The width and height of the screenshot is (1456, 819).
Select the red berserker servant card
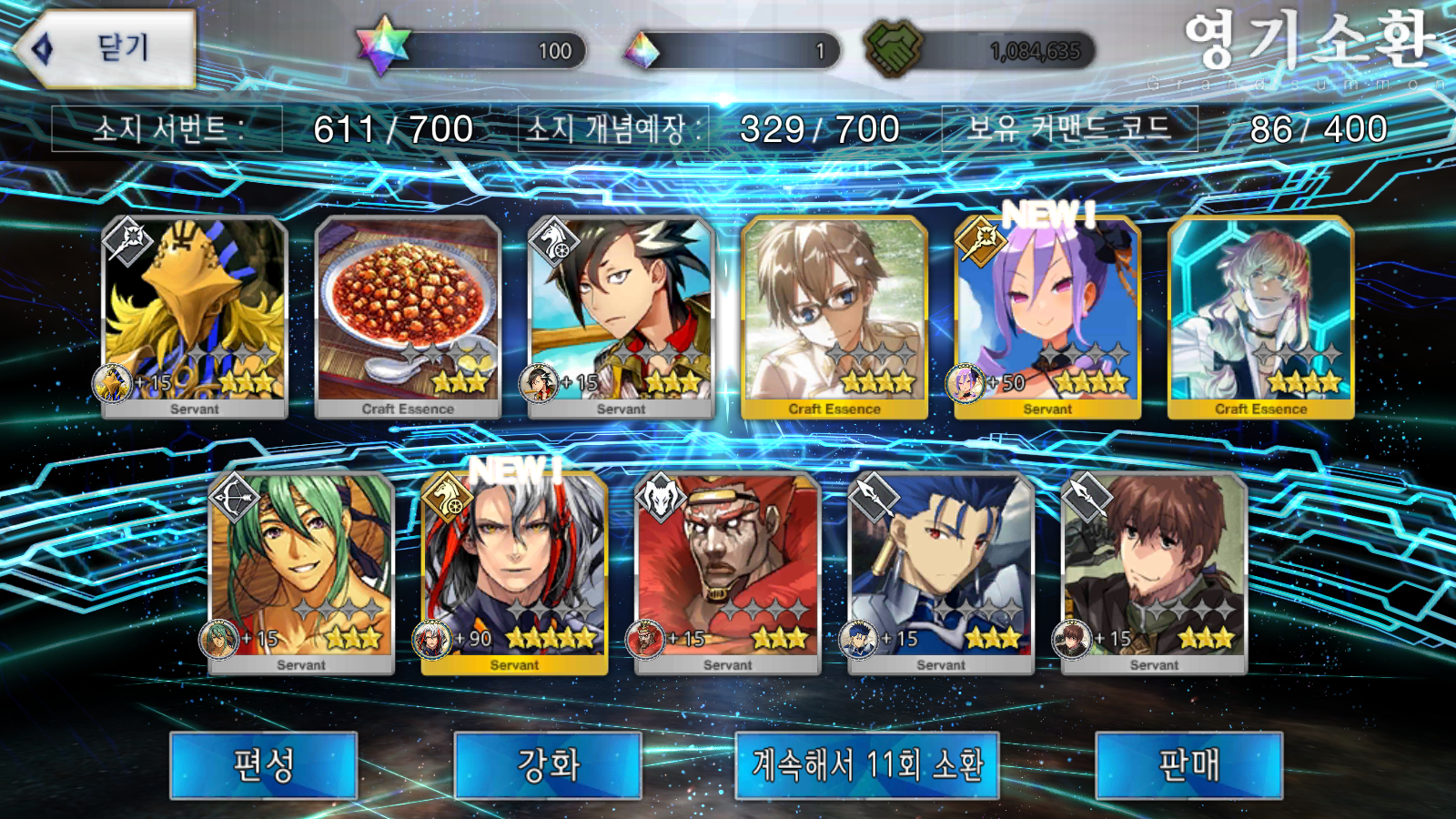727,571
